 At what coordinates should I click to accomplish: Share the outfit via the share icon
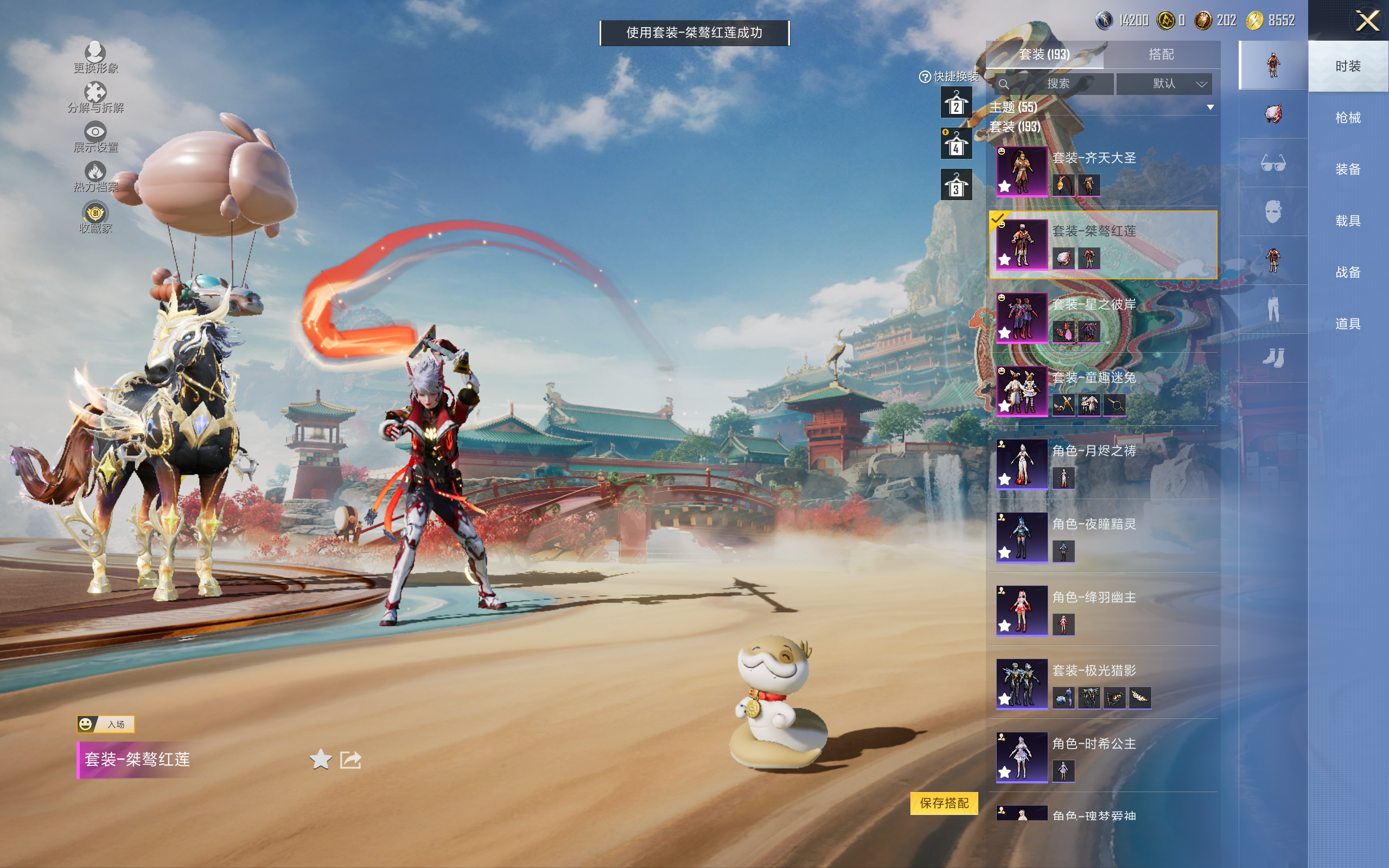[x=351, y=759]
